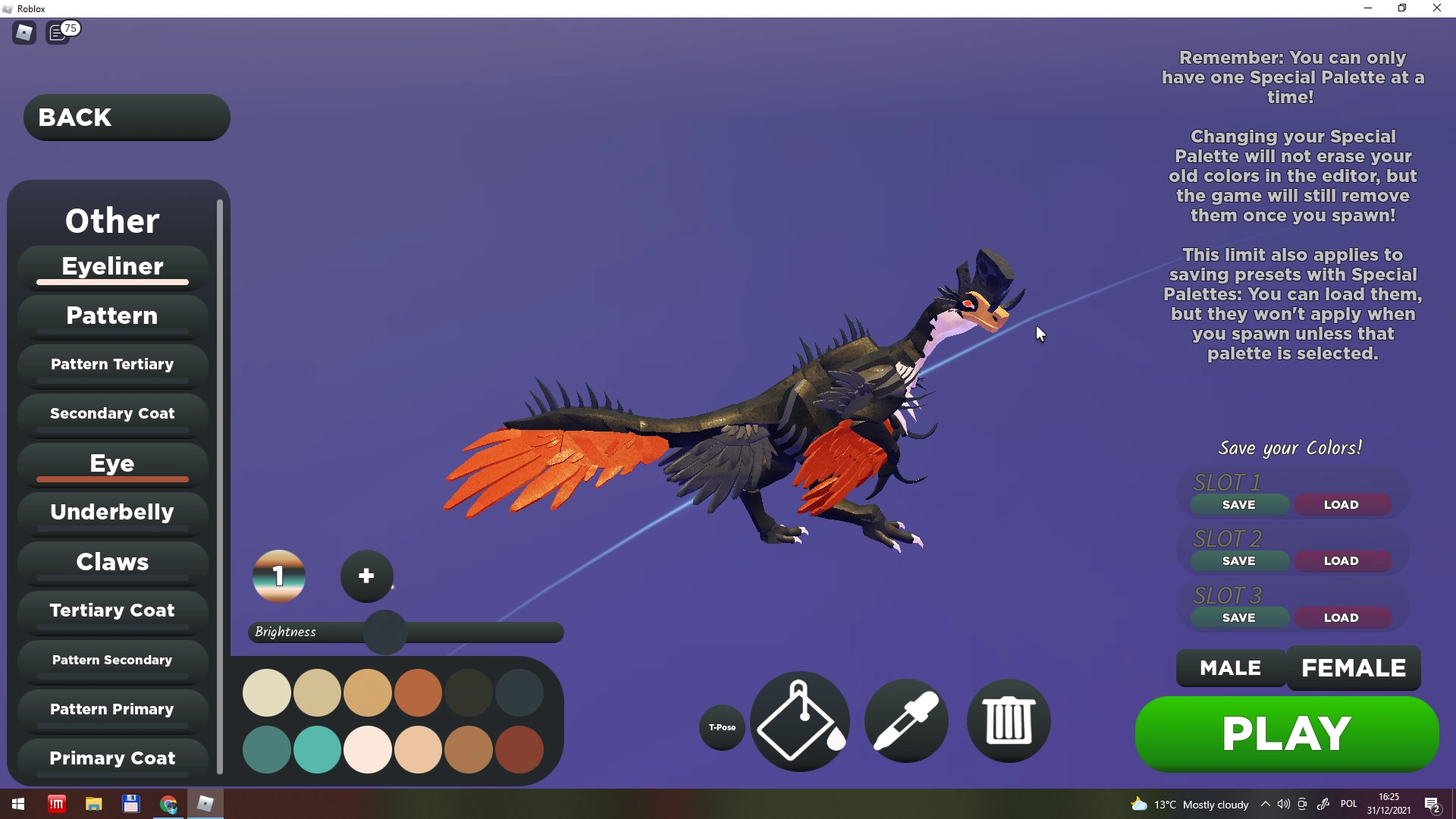Click the BACK button
This screenshot has width=1456, height=819.
pos(125,118)
